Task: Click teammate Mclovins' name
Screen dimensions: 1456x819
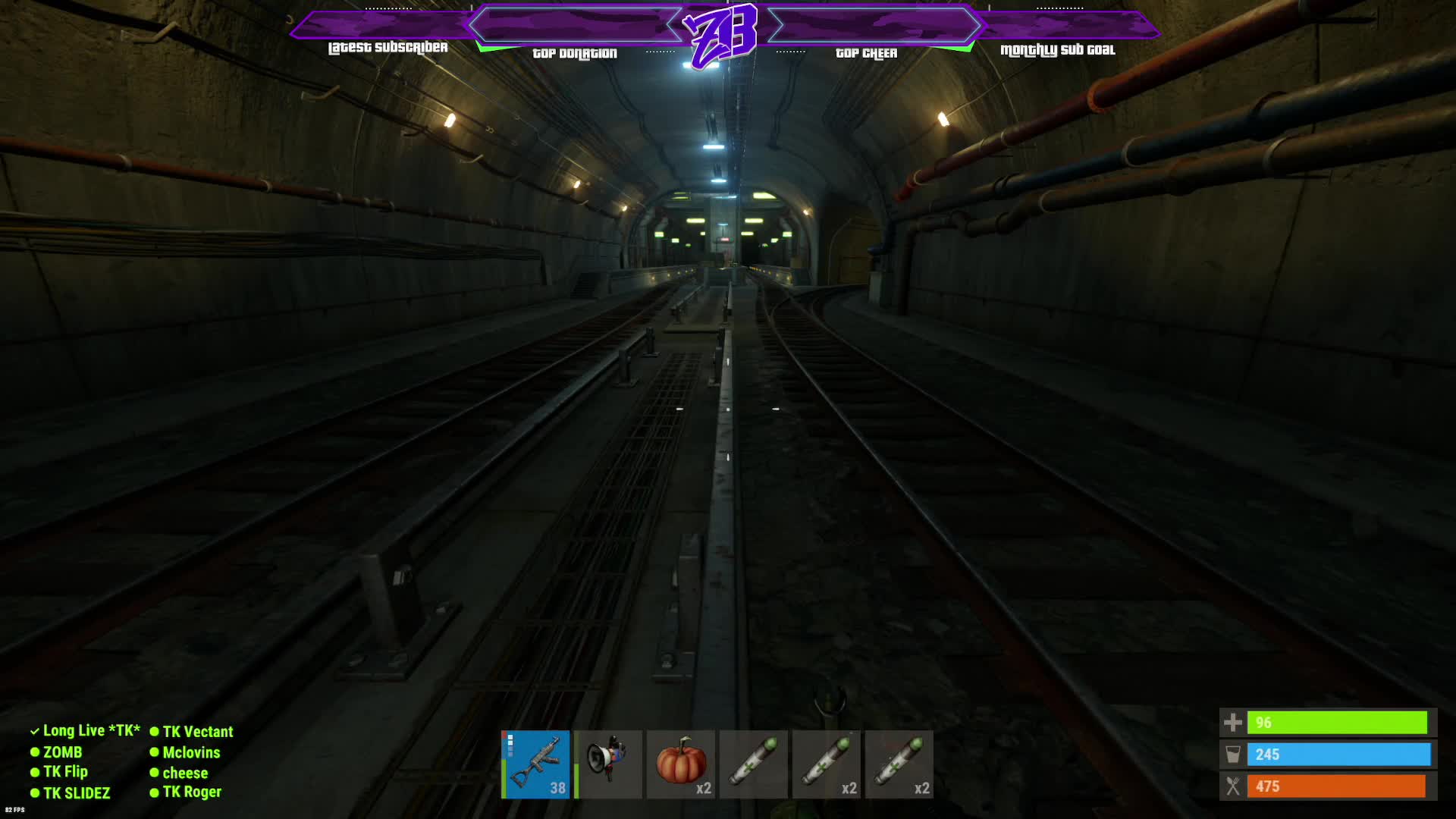Action: [x=191, y=752]
